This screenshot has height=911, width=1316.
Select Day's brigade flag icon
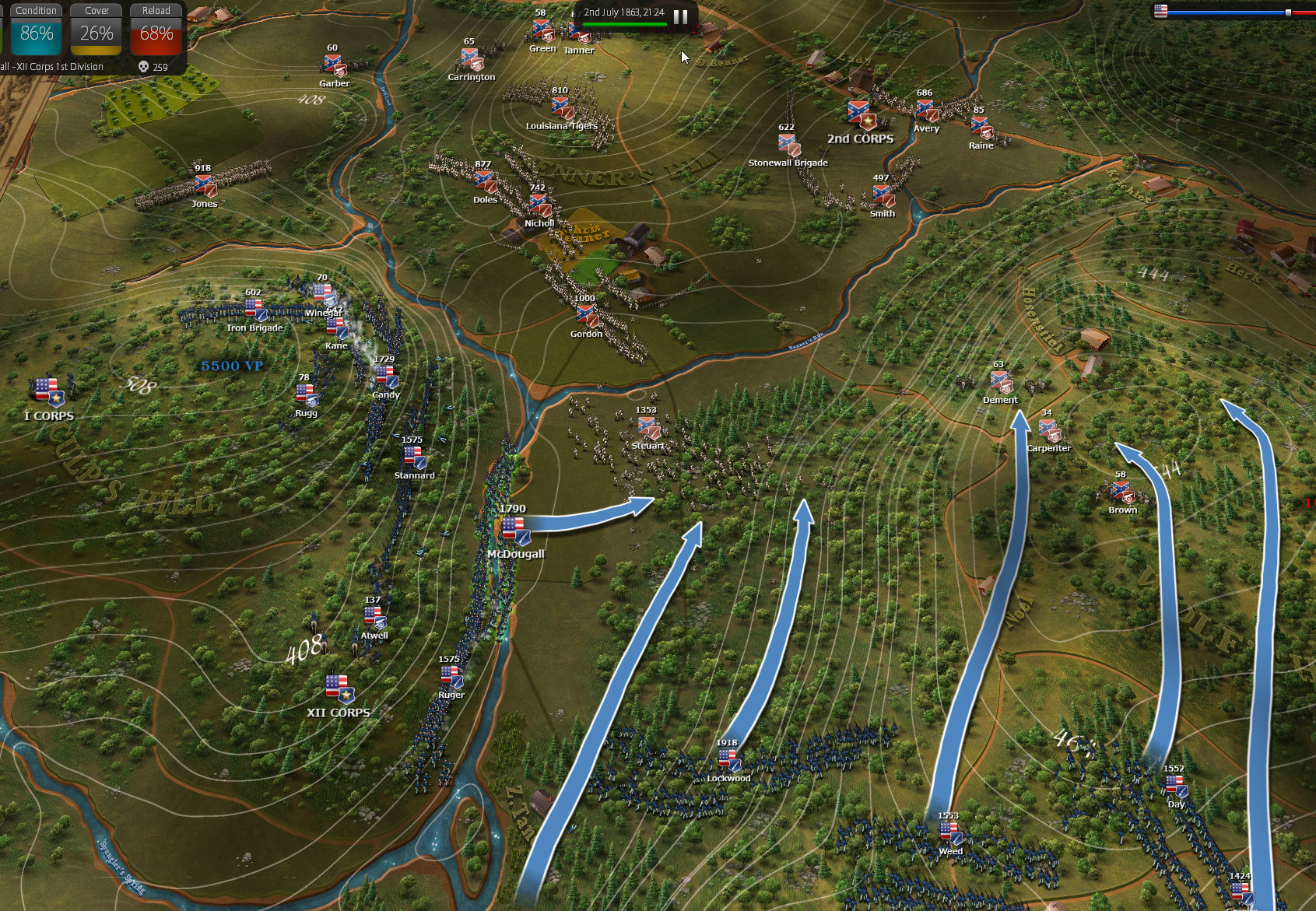(x=1176, y=786)
